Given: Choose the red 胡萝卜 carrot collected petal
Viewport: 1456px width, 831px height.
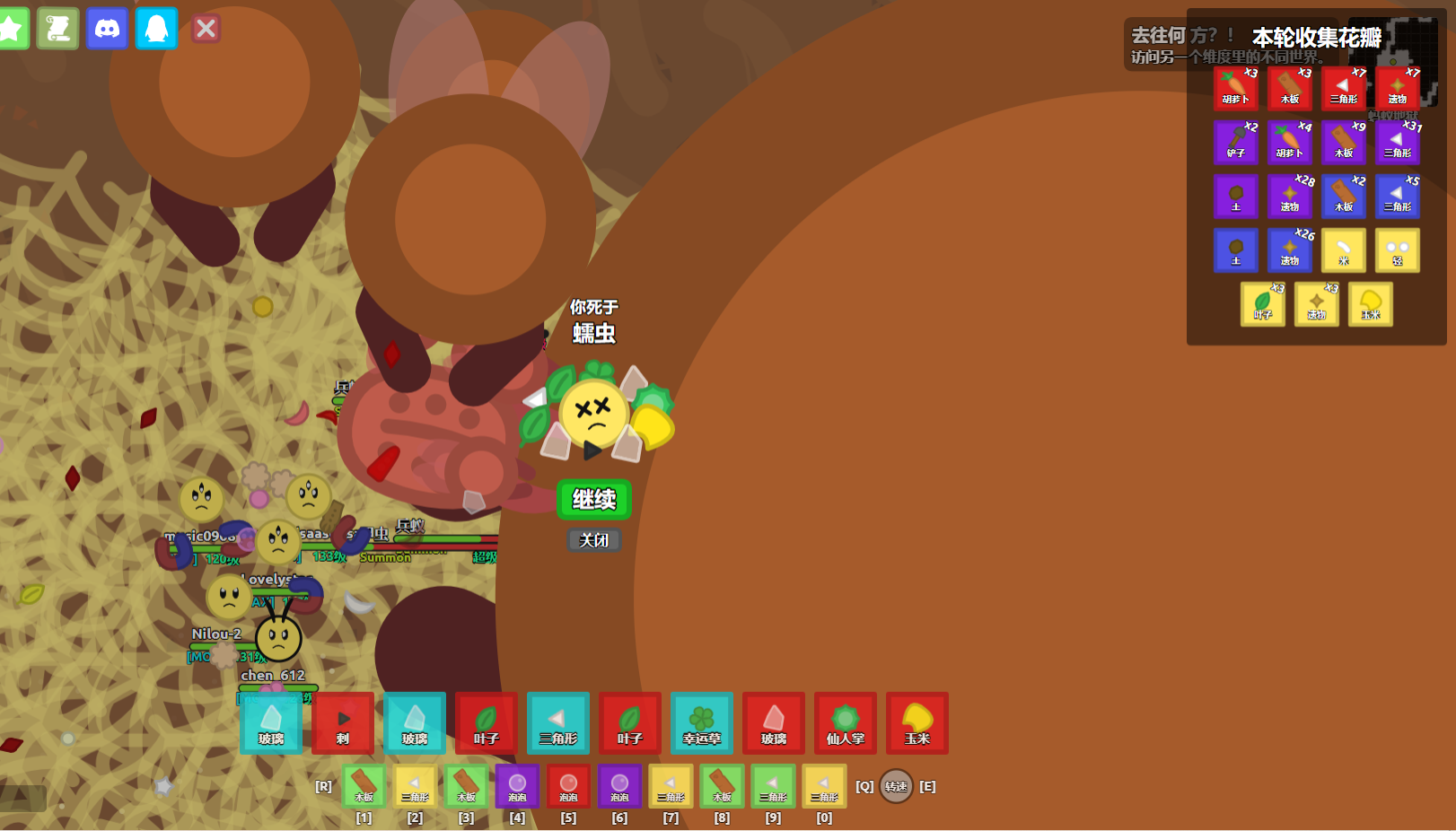Looking at the screenshot, I should tap(1236, 88).
